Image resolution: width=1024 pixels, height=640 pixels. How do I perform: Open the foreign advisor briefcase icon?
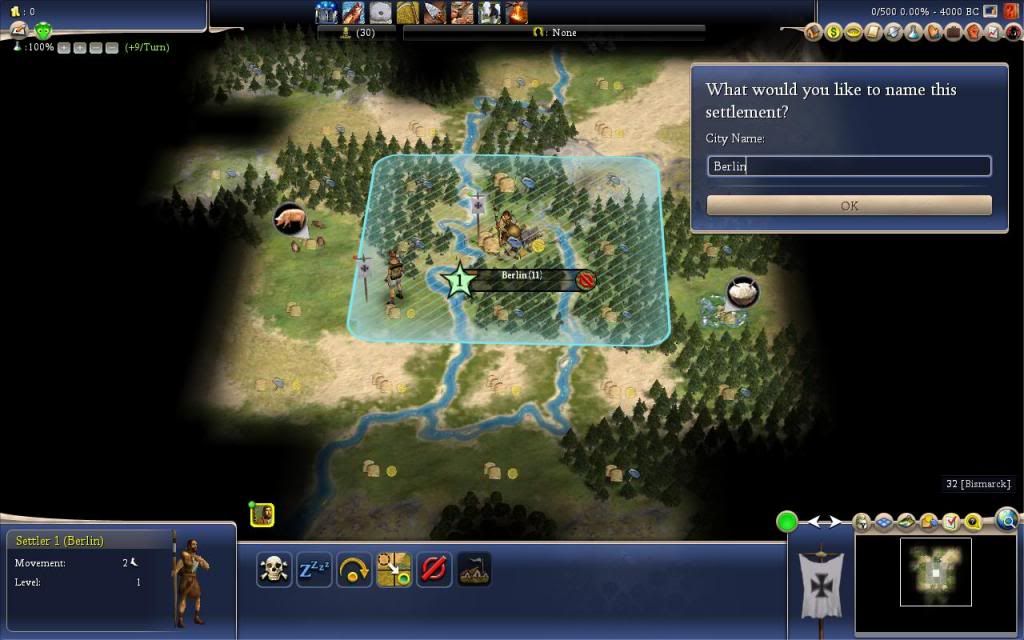click(954, 32)
